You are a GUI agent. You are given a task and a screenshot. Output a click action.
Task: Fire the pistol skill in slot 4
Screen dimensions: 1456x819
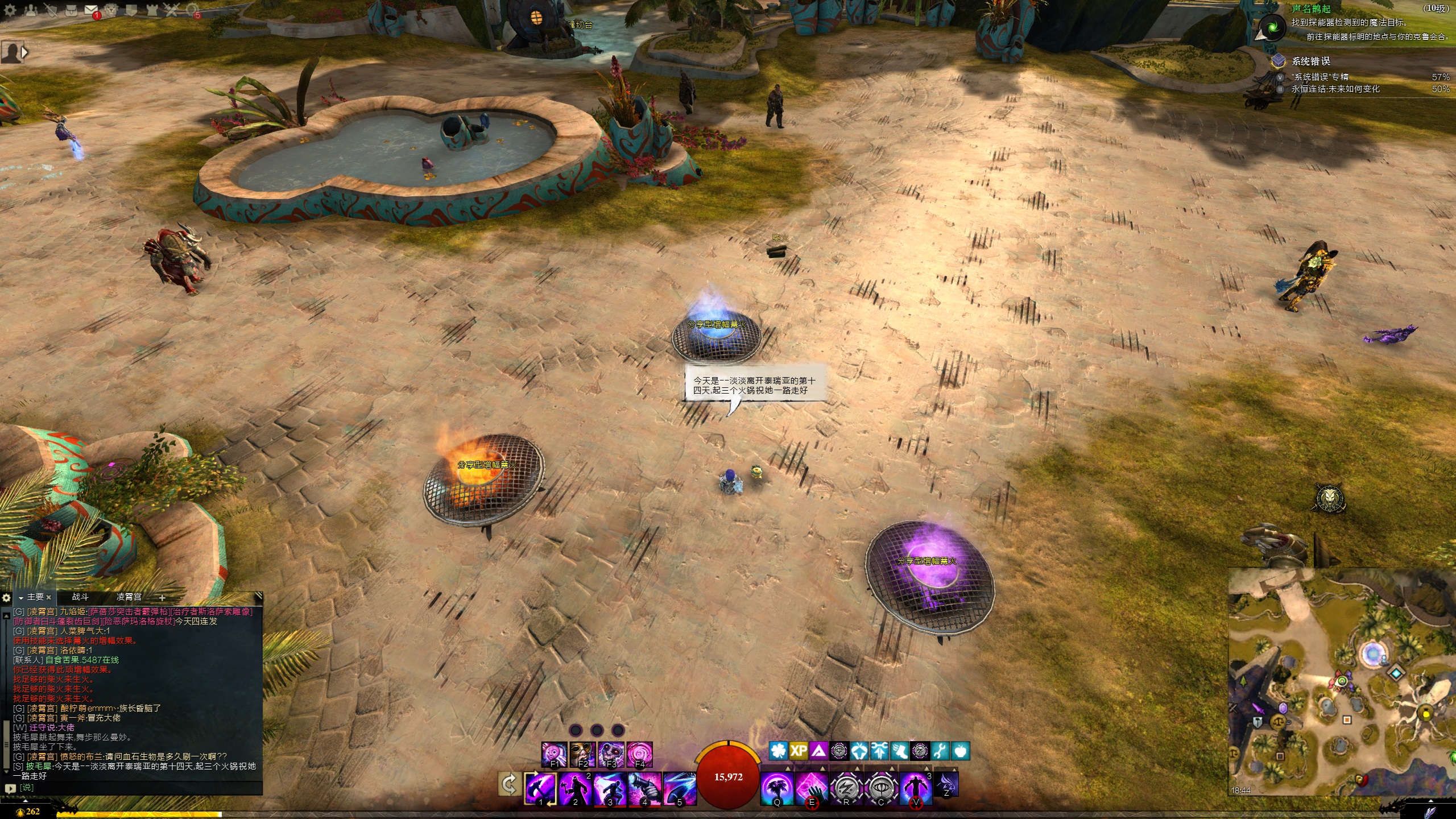coord(644,788)
